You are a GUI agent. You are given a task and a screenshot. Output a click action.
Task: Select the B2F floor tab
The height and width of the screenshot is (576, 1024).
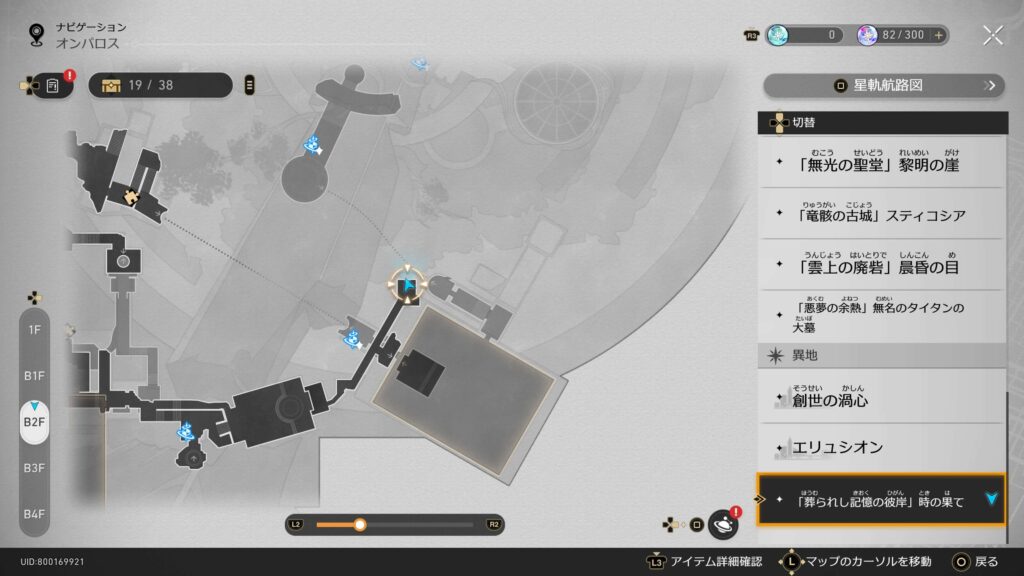pos(35,421)
